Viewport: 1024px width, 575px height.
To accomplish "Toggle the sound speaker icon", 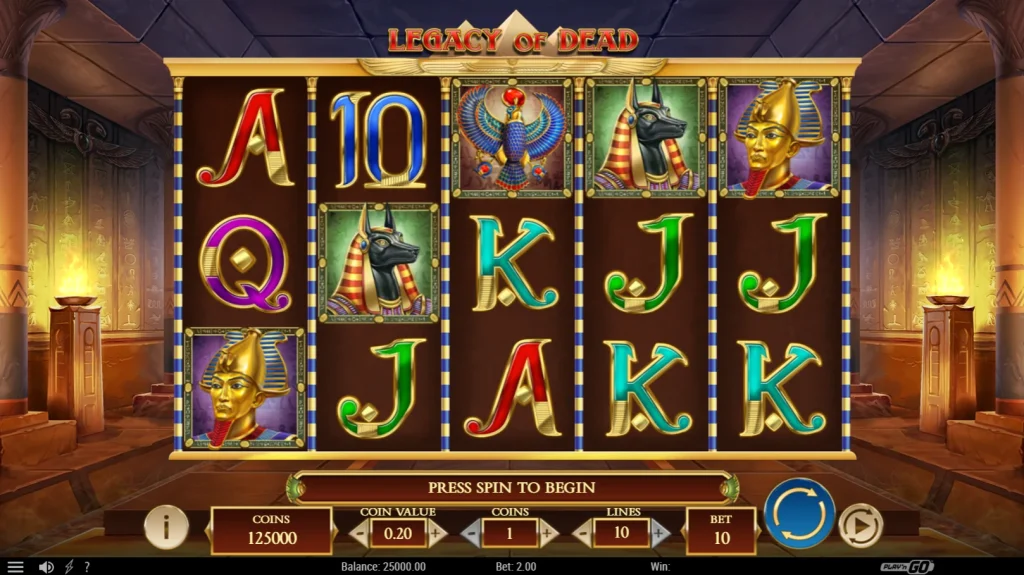I will [45, 567].
